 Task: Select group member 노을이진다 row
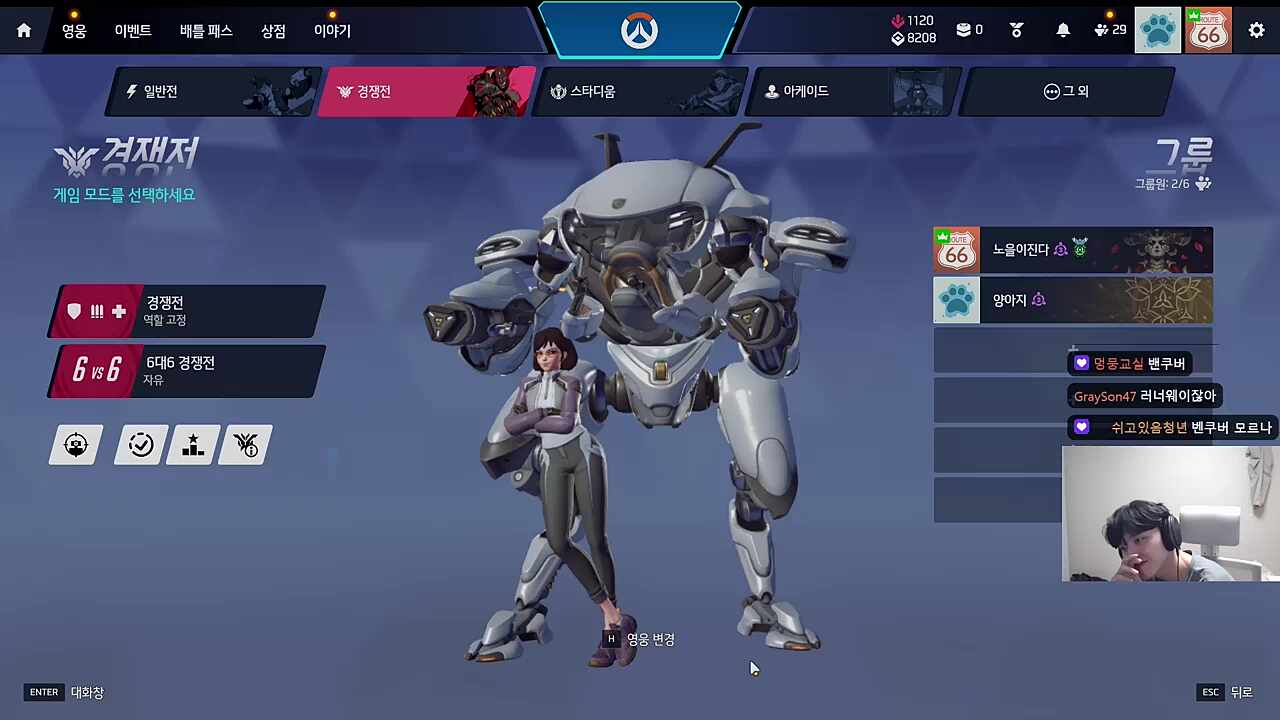point(1072,250)
